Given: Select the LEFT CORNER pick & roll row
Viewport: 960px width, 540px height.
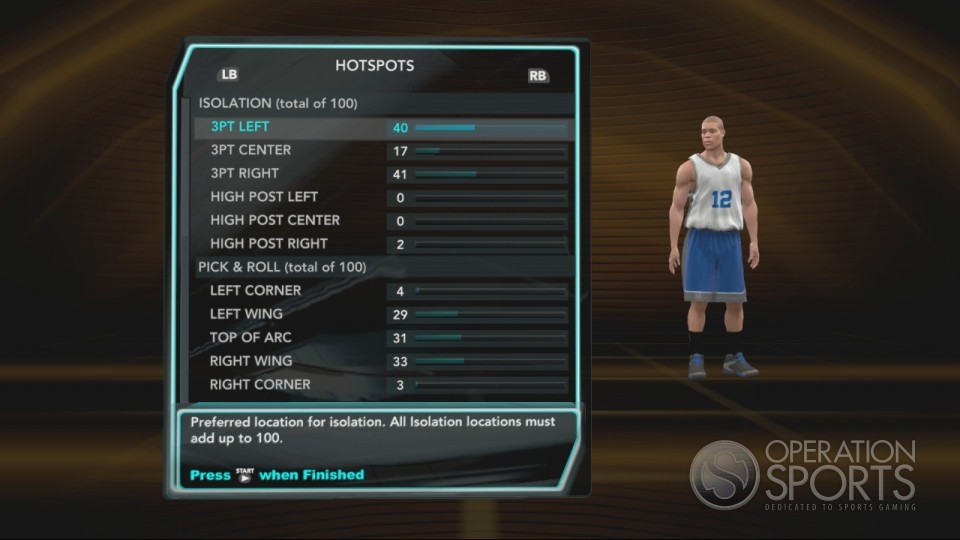Looking at the screenshot, I should coord(255,291).
